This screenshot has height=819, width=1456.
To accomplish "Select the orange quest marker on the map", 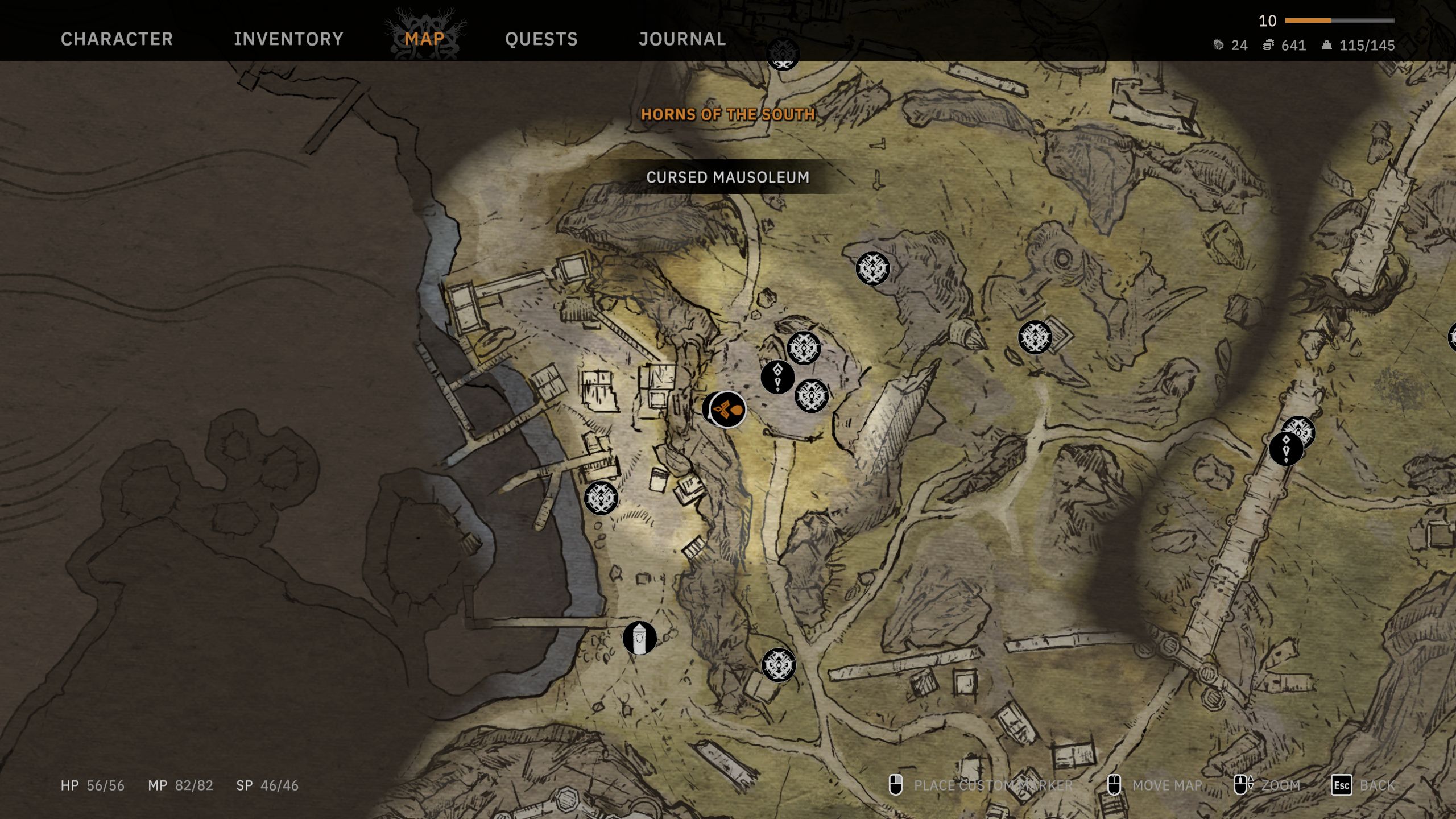I will coord(729,409).
